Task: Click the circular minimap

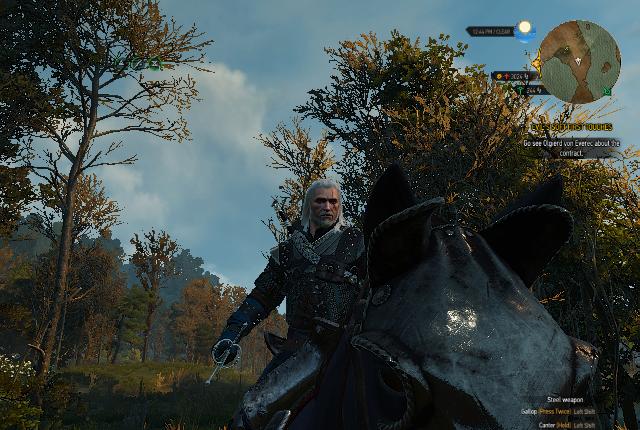Action: tap(579, 62)
